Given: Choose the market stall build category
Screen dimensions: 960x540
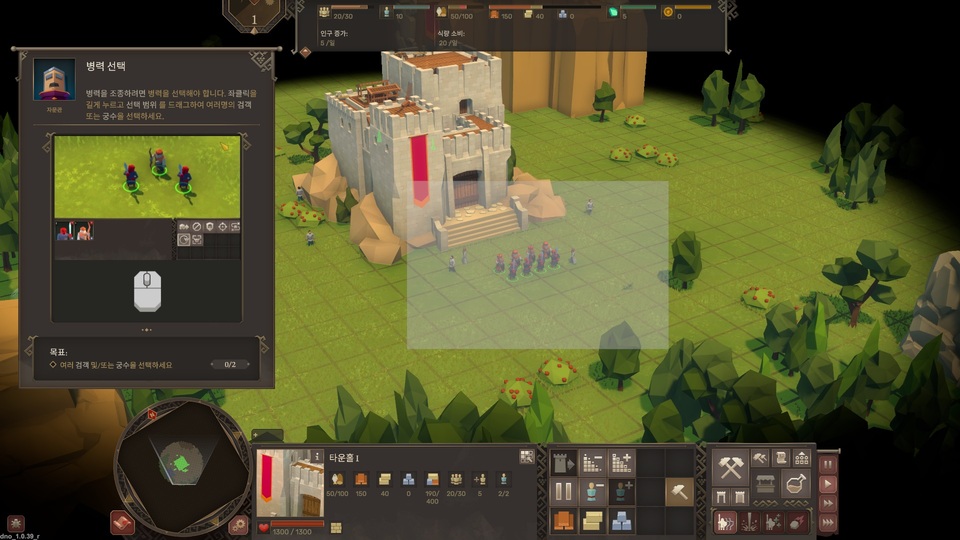Looking at the screenshot, I should click(x=765, y=484).
